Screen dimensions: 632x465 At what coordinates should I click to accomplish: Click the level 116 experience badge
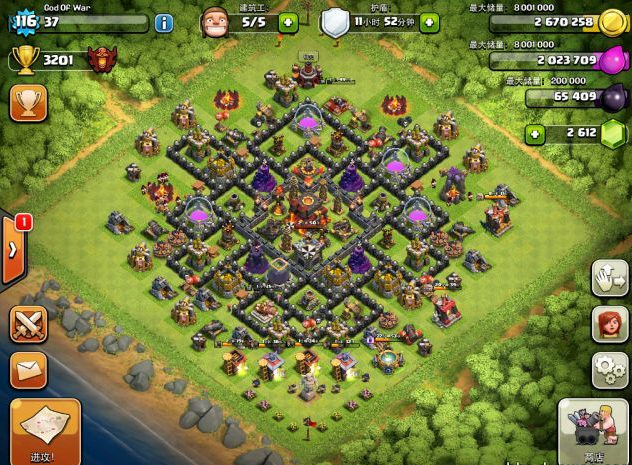click(24, 22)
